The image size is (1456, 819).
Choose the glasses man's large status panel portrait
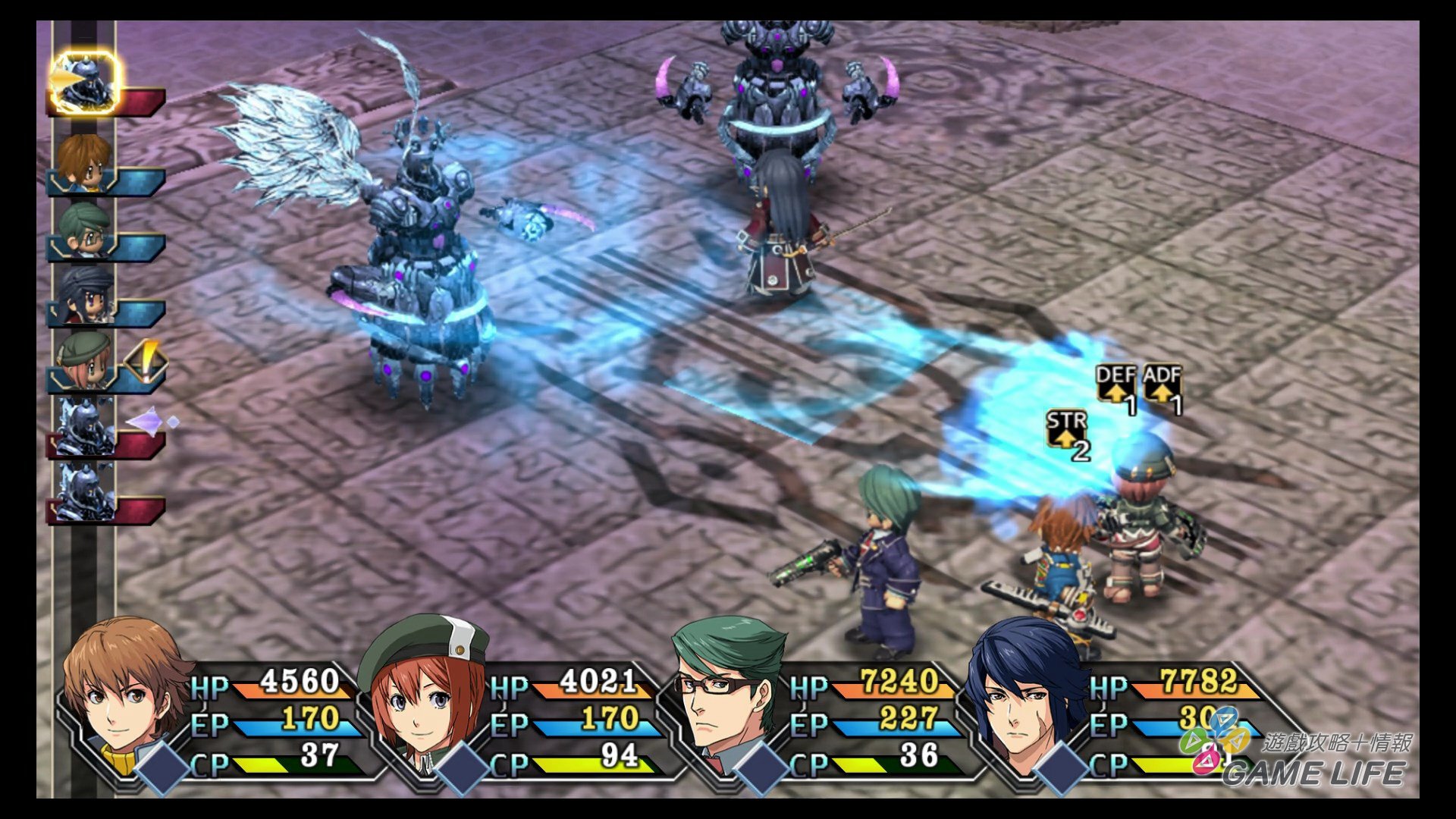(724, 694)
